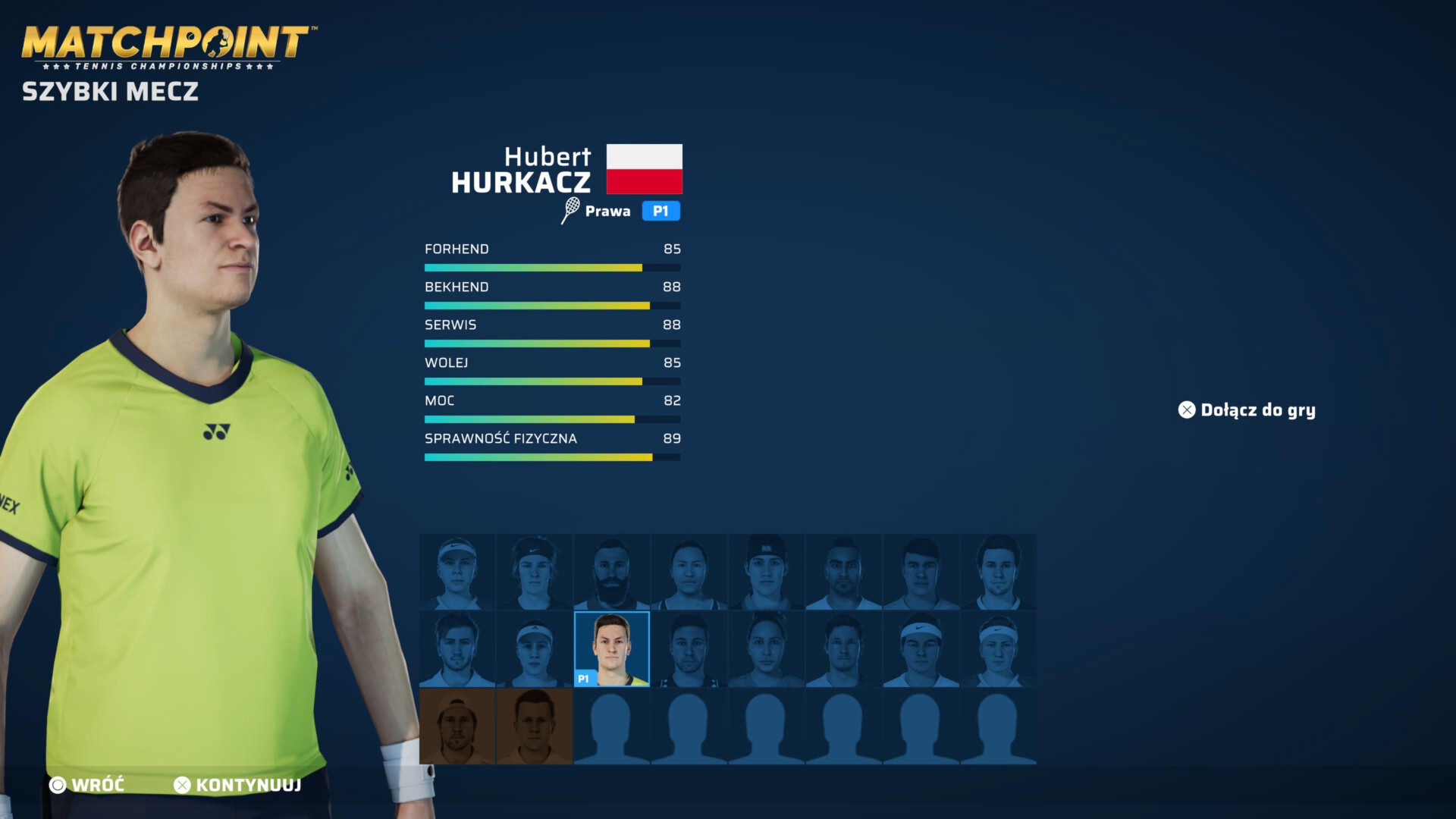This screenshot has height=819, width=1456.
Task: Select the brown-tinted portrait without a cap
Action: pyautogui.click(x=535, y=726)
